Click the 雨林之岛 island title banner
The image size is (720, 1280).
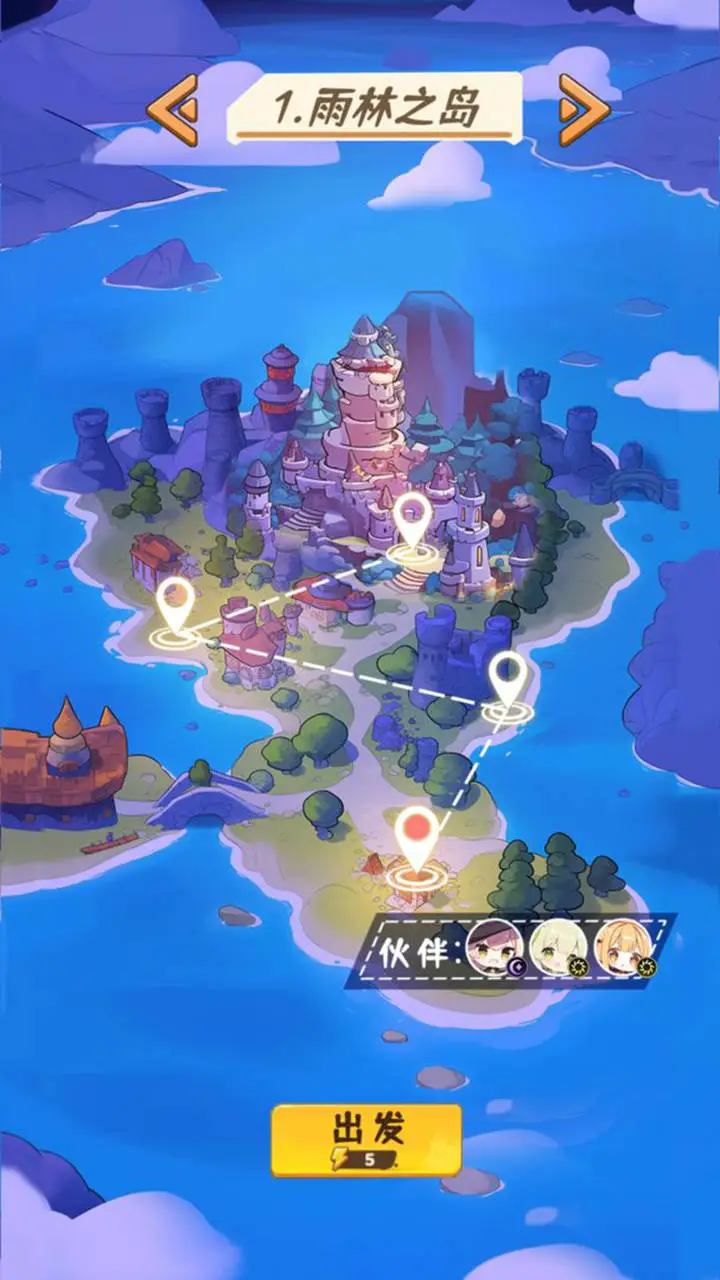pyautogui.click(x=375, y=105)
